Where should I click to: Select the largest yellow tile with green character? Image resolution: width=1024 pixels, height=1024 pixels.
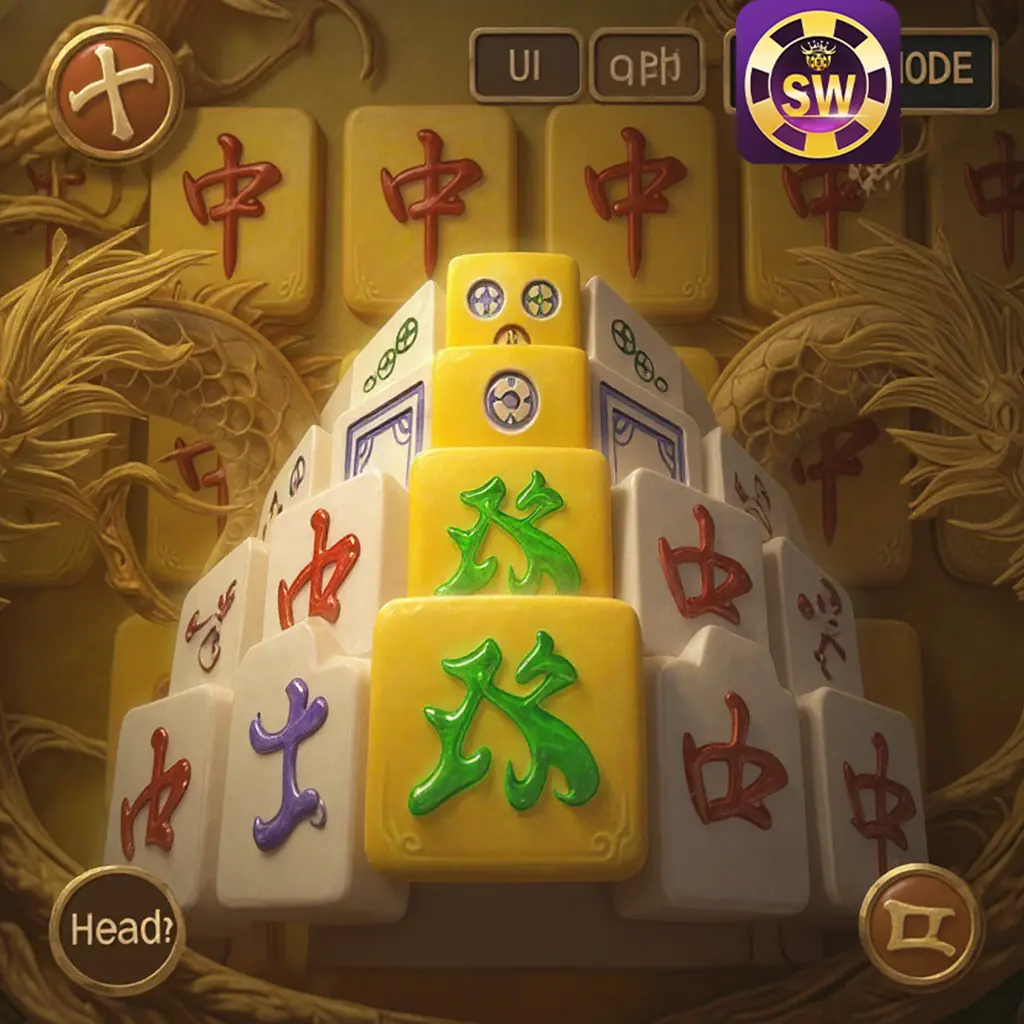tap(506, 737)
